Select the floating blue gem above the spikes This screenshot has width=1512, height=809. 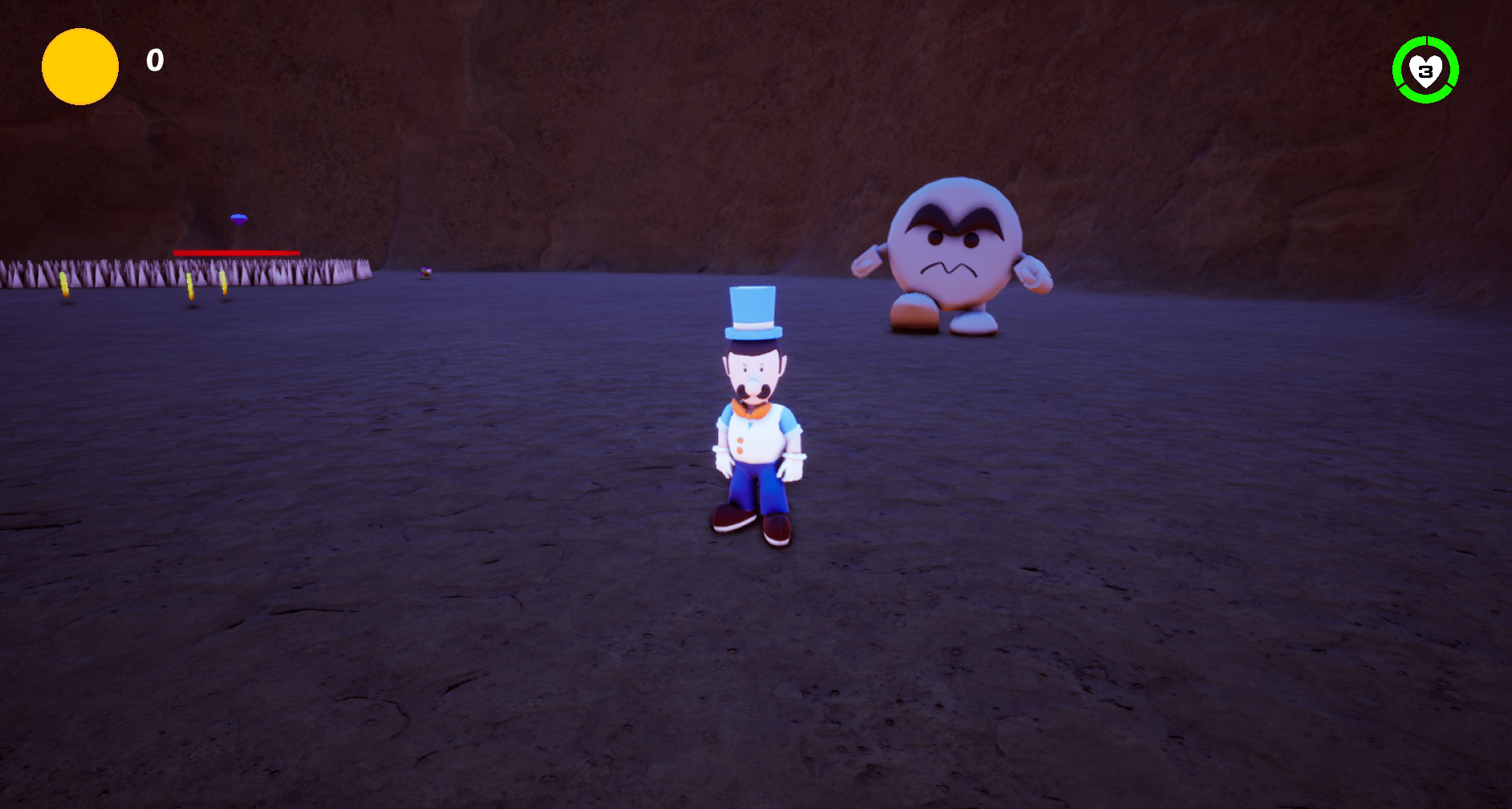[239, 220]
